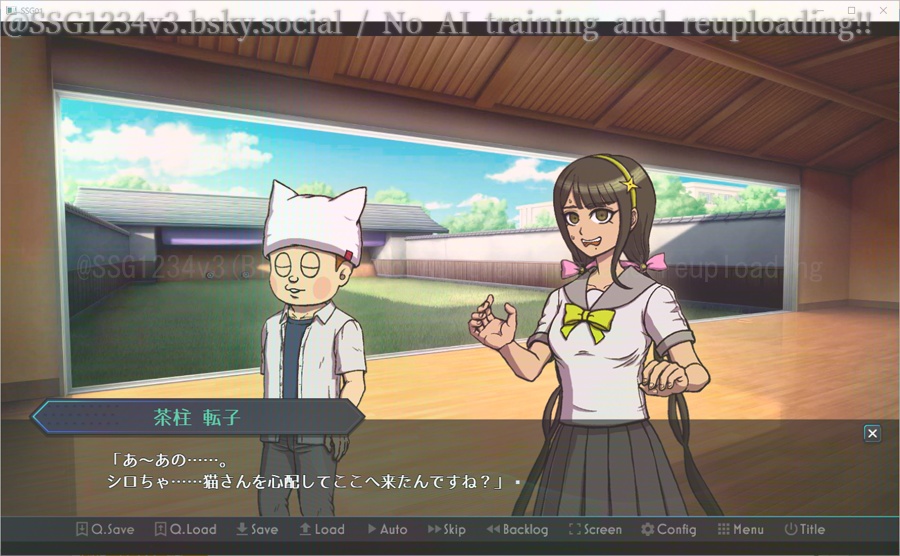900x556 pixels.
Task: Return to the Title screen
Action: [x=804, y=529]
